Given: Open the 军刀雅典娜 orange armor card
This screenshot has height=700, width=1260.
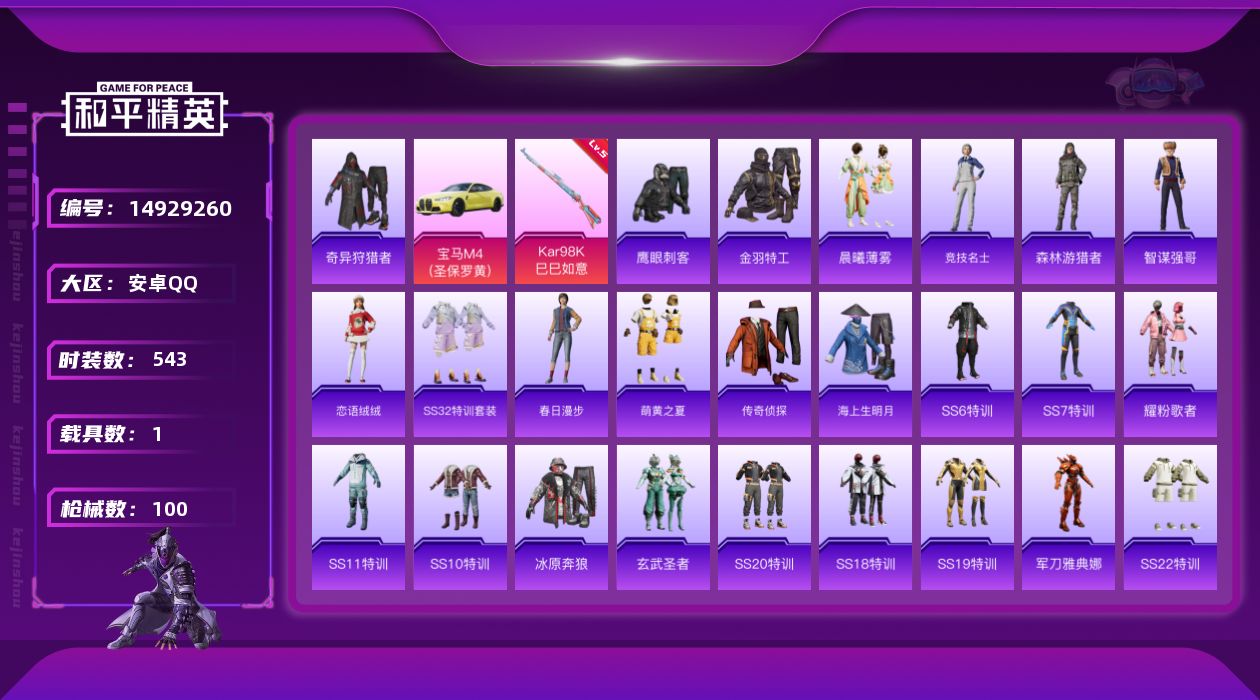Looking at the screenshot, I should tap(1068, 516).
